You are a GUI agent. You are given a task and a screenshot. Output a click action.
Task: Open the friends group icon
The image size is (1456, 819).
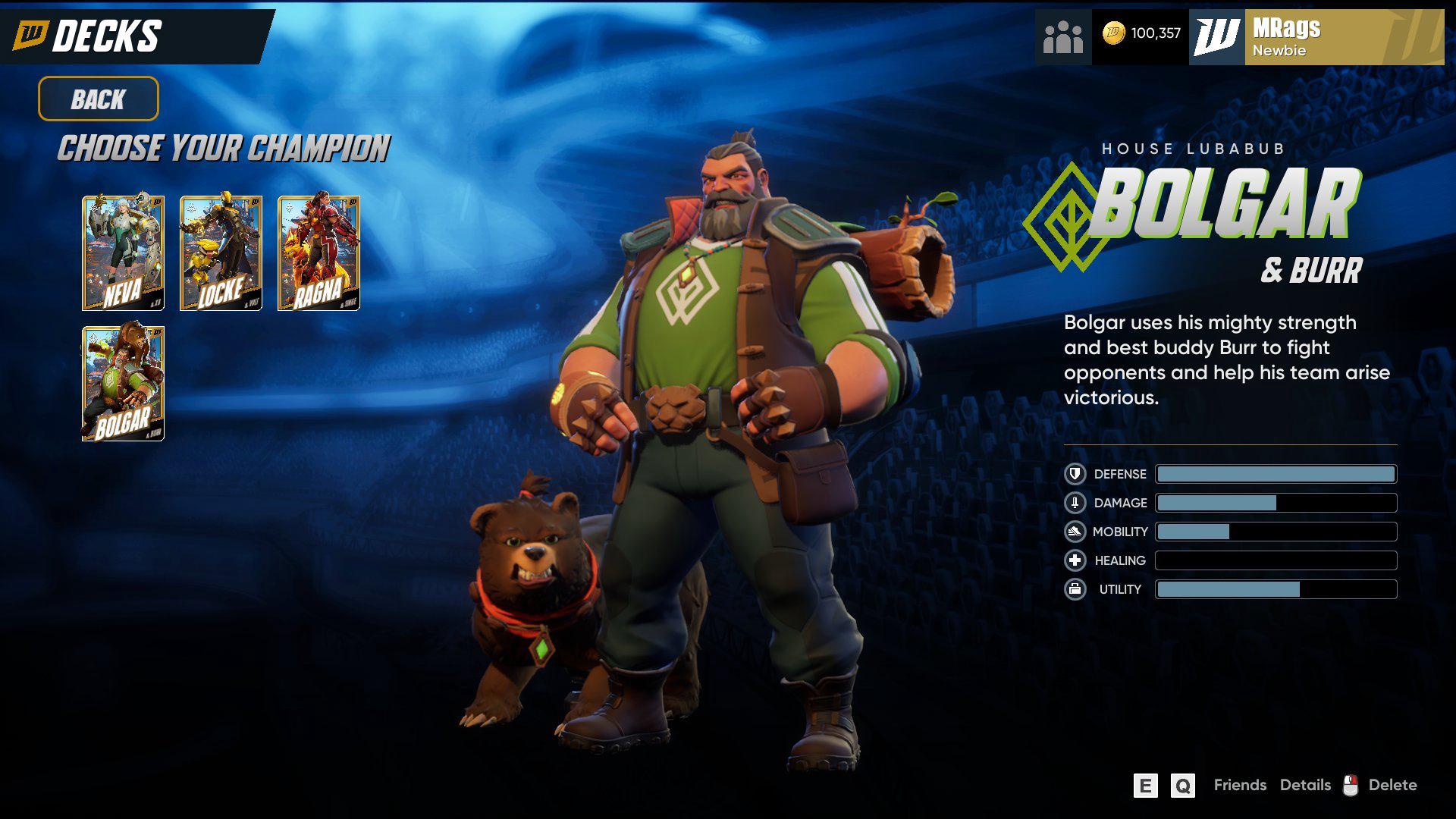[x=1062, y=36]
